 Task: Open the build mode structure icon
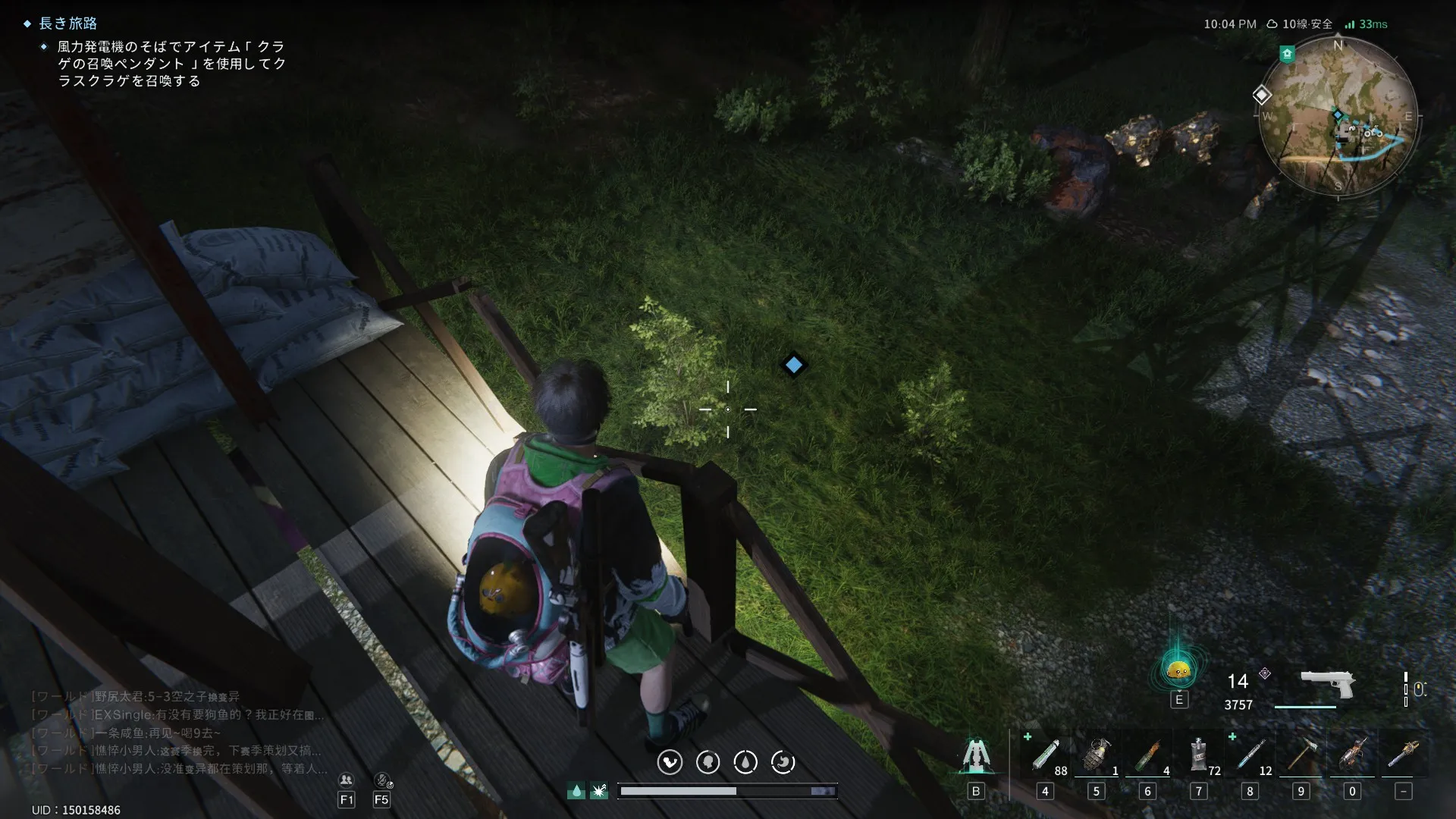coord(976,756)
